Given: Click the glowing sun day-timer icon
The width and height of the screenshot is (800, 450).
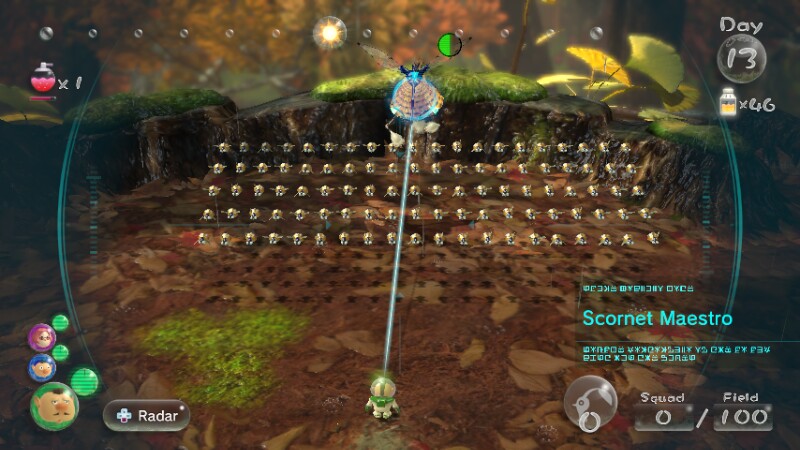Looking at the screenshot, I should coord(328,33).
